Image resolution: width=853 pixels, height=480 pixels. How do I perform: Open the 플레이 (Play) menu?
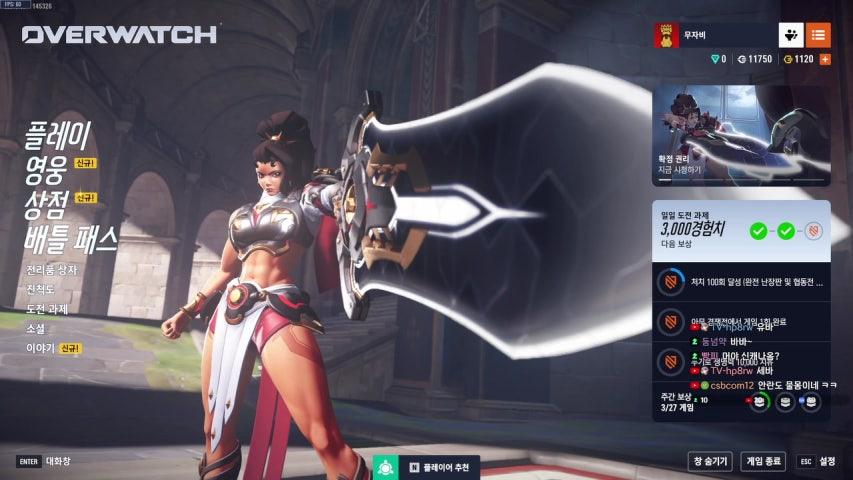[x=59, y=134]
